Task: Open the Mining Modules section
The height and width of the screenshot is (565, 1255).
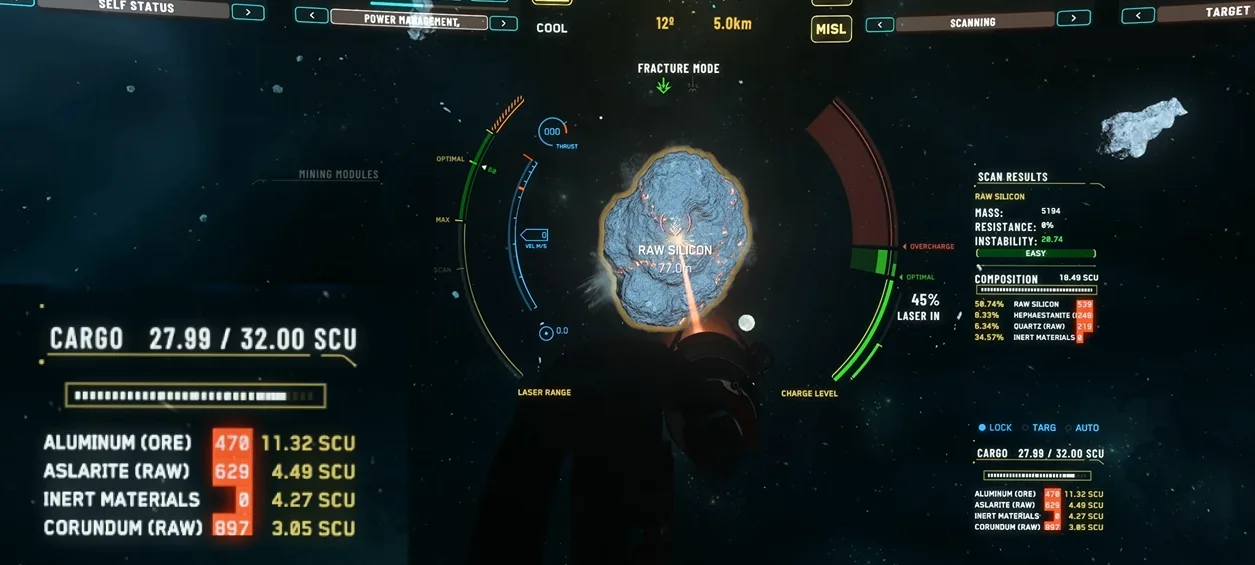Action: pyautogui.click(x=339, y=175)
